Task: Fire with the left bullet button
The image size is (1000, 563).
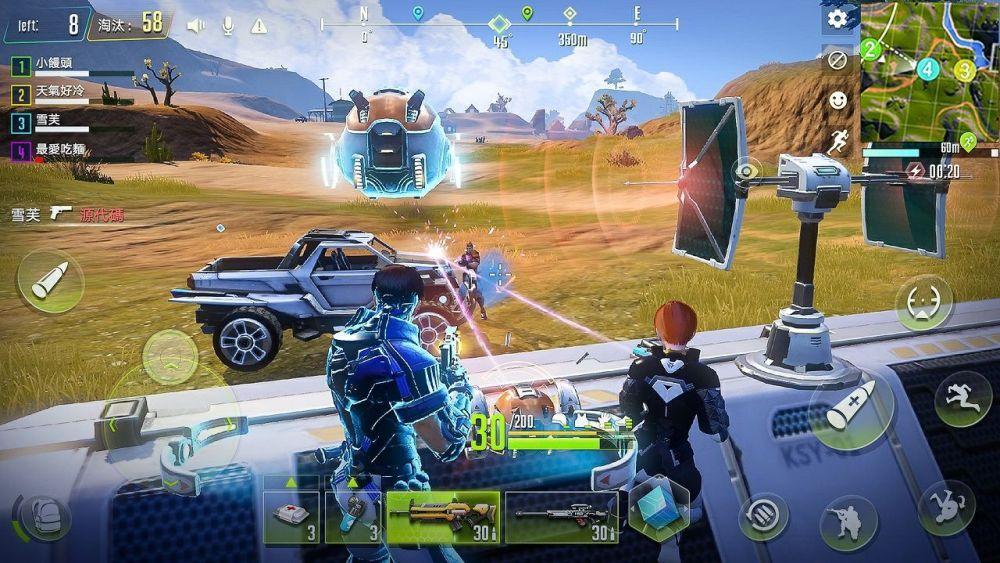Action: pyautogui.click(x=50, y=281)
